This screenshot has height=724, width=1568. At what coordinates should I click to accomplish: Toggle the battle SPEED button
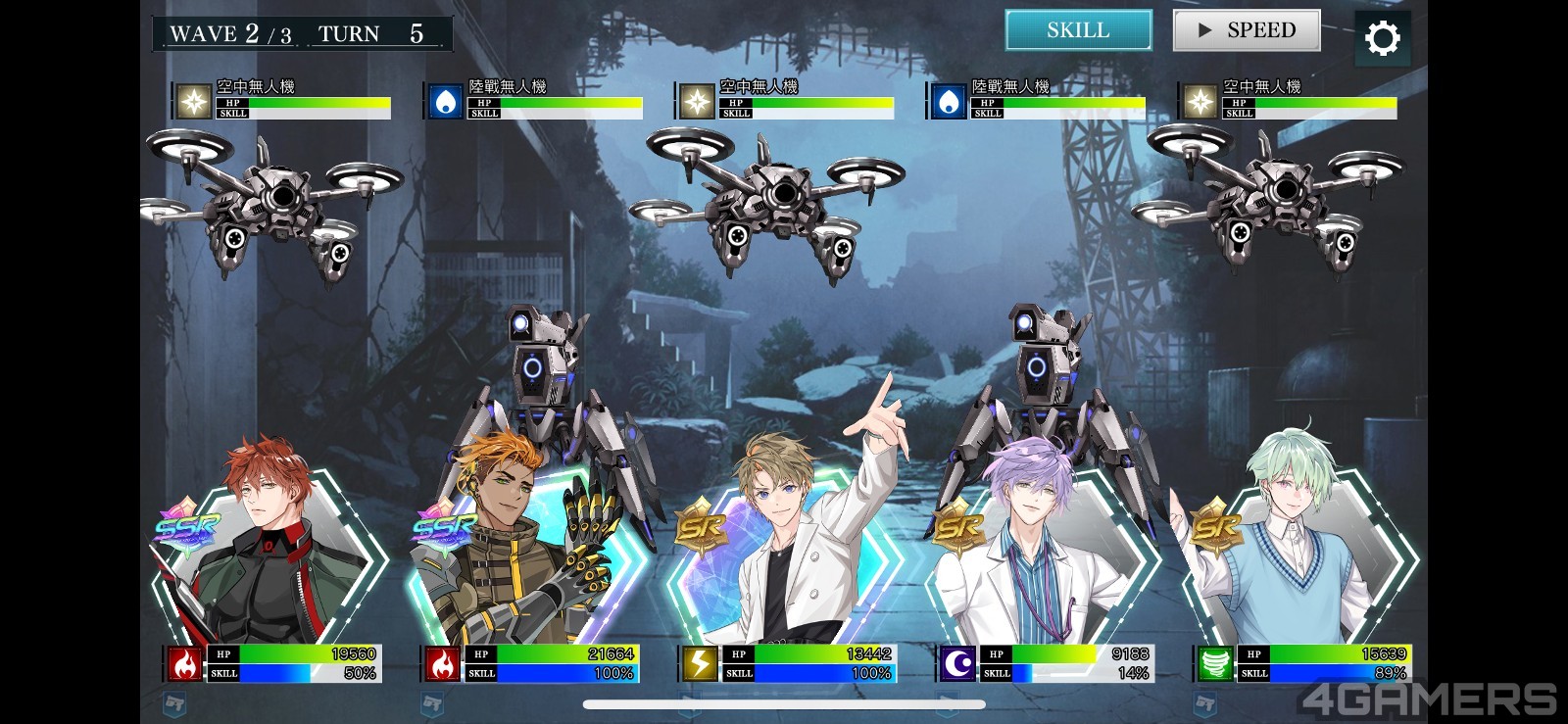pyautogui.click(x=1247, y=30)
